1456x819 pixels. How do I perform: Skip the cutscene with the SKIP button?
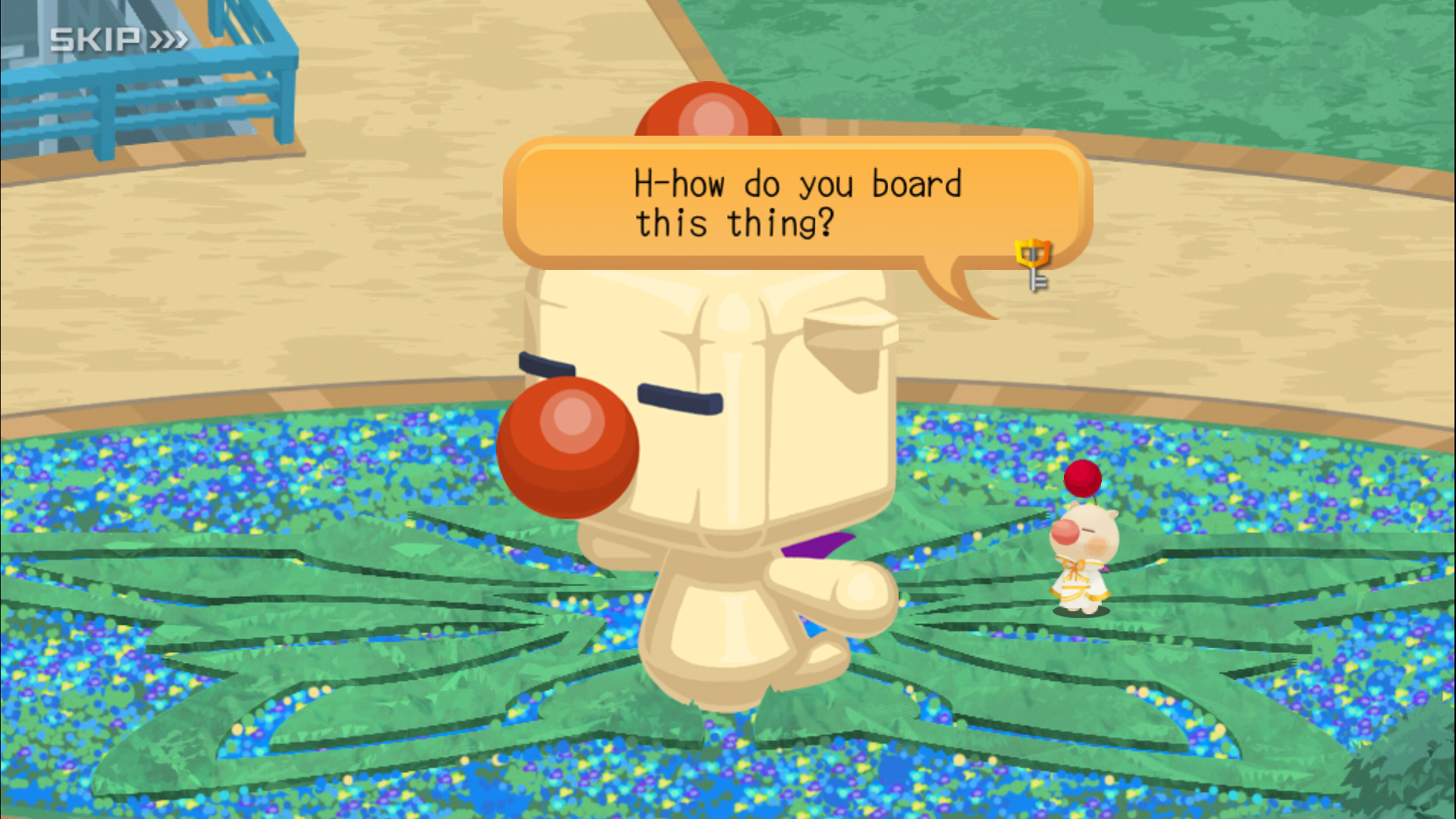(118, 39)
